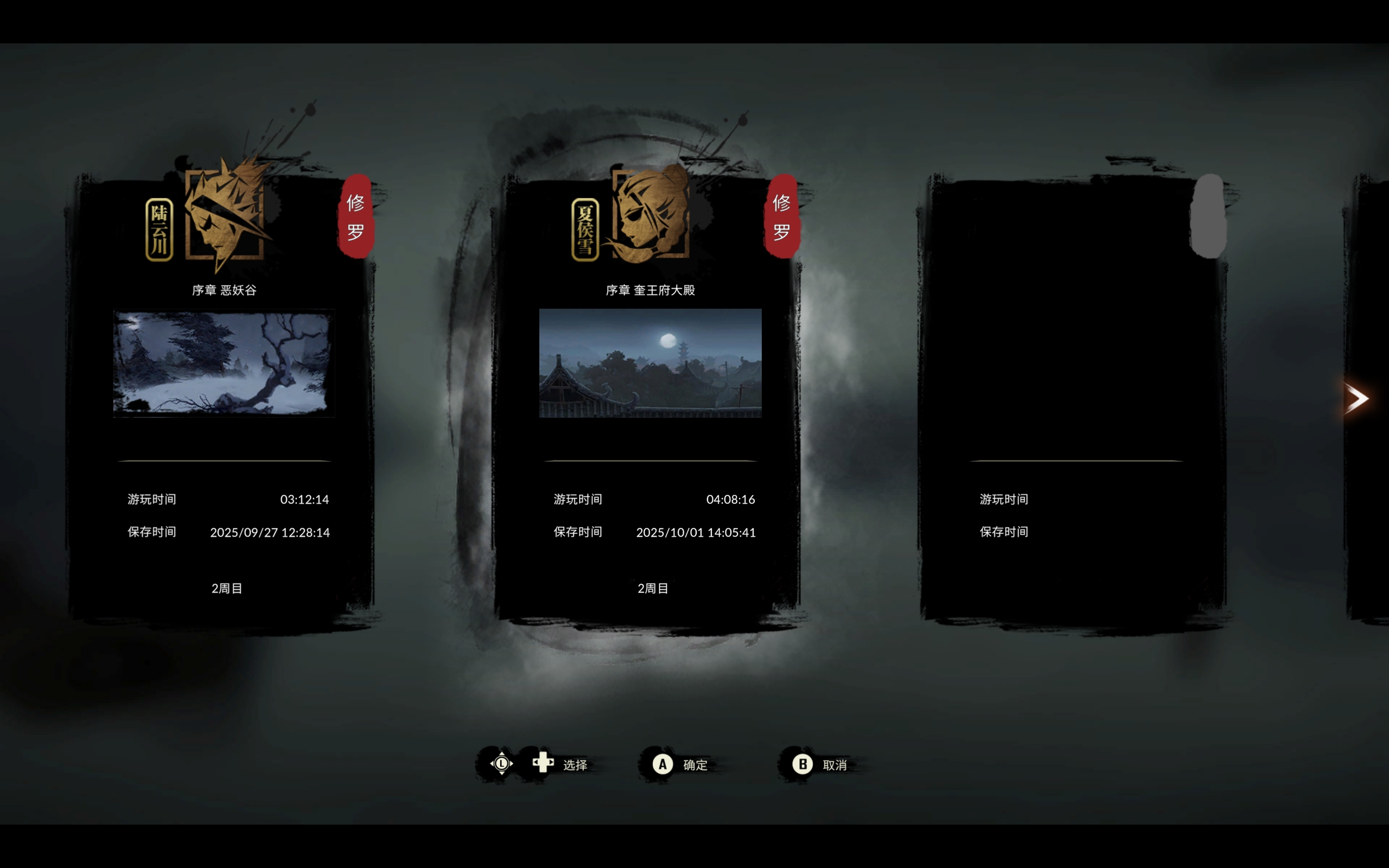
Task: Confirm with the 确定 button
Action: [680, 765]
